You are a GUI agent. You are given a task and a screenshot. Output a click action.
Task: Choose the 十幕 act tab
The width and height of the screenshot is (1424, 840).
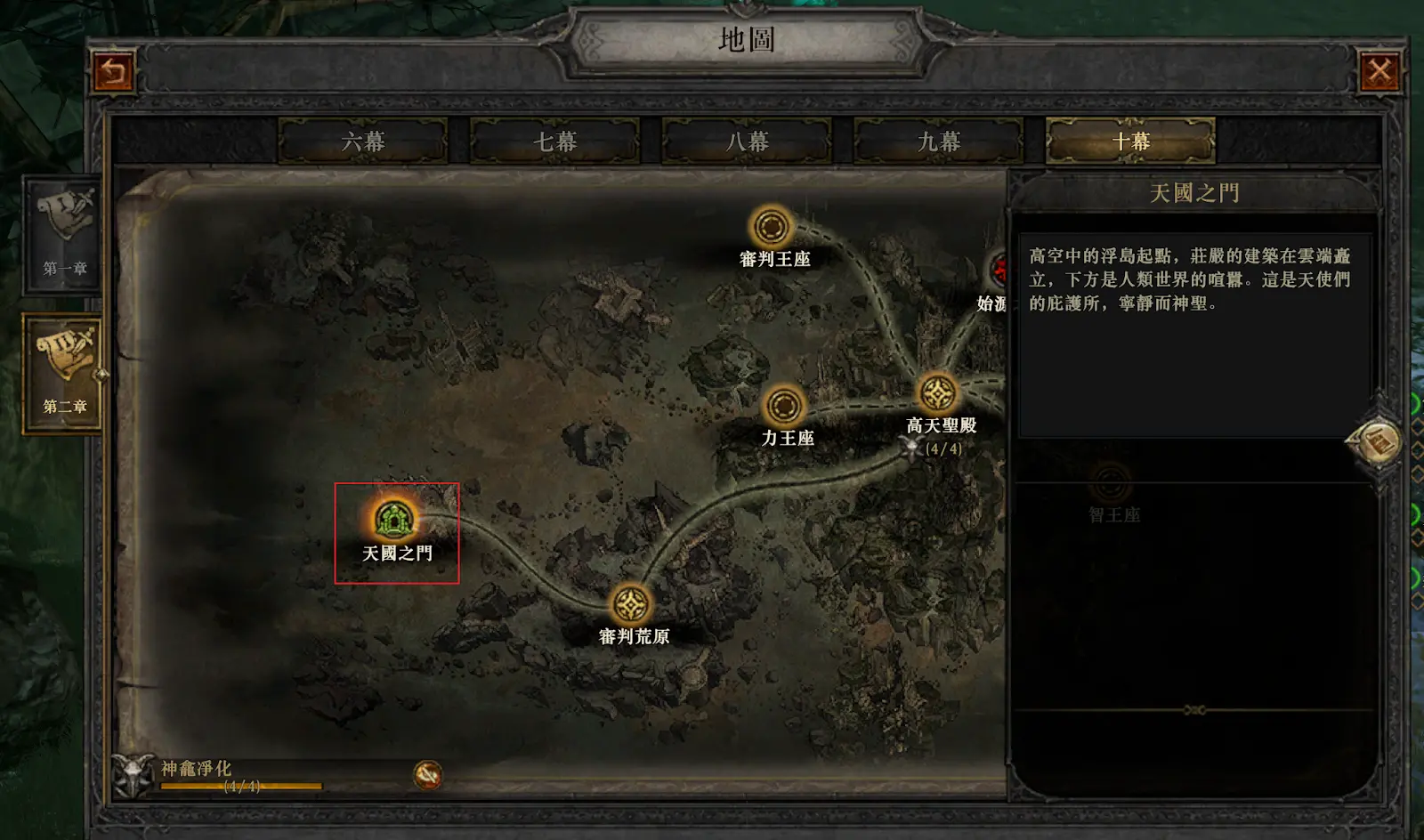click(x=1130, y=141)
